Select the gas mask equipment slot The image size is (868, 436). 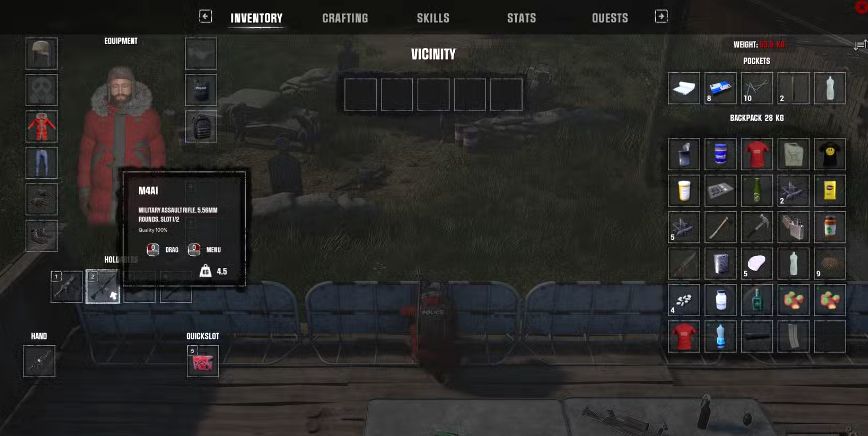tap(42, 90)
